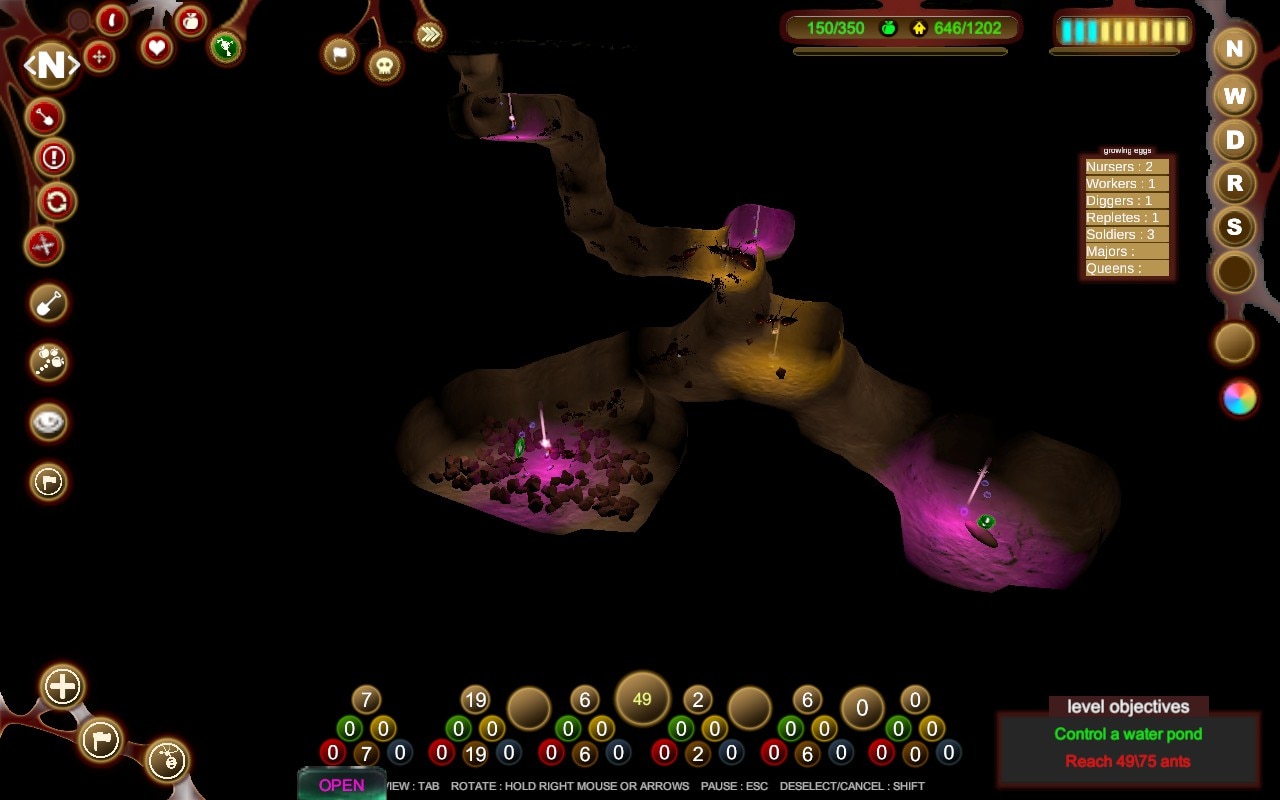This screenshot has height=800, width=1280.
Task: Toggle the fast-forward triple arrow button
Action: (x=429, y=35)
